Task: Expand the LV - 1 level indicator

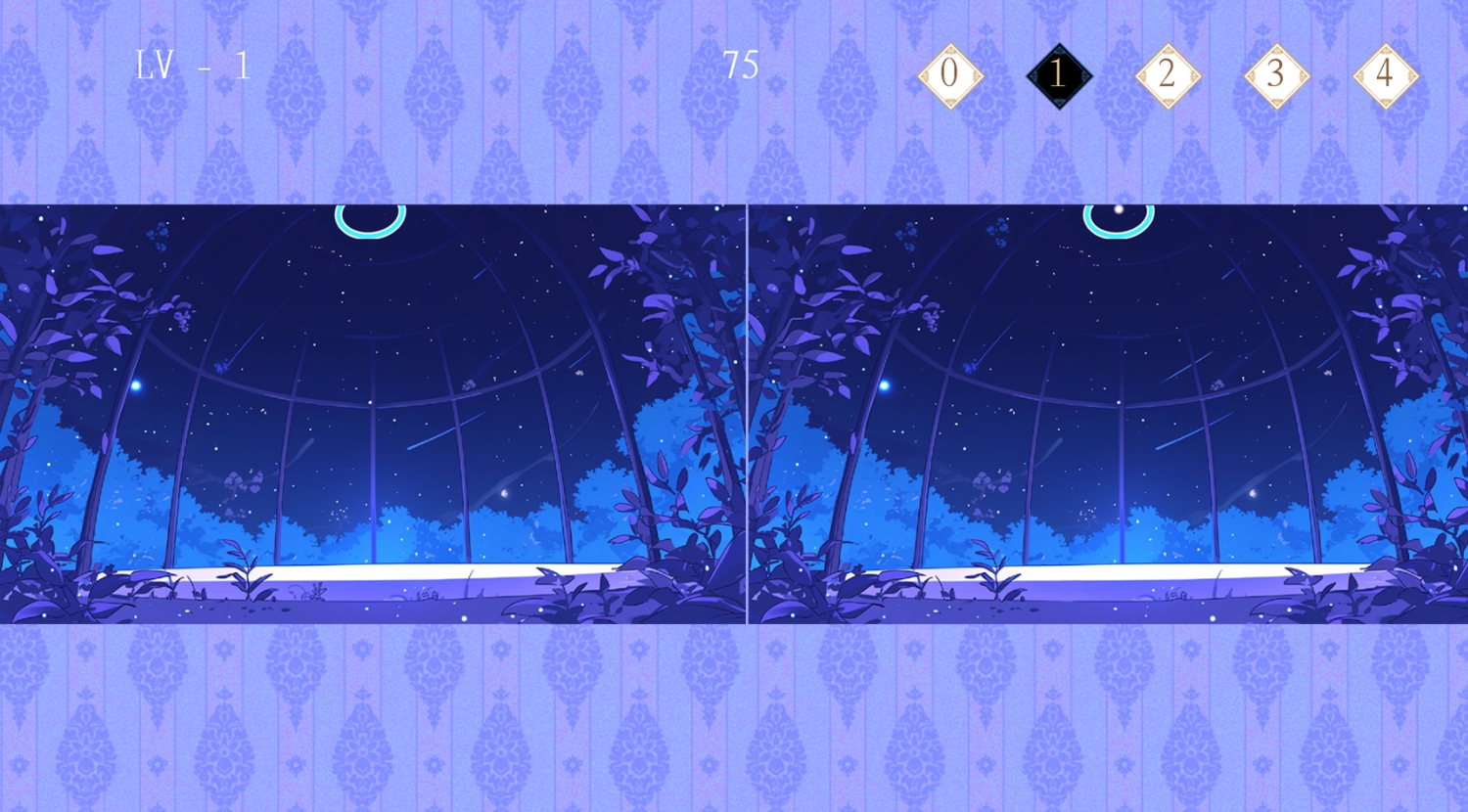Action: click(194, 67)
